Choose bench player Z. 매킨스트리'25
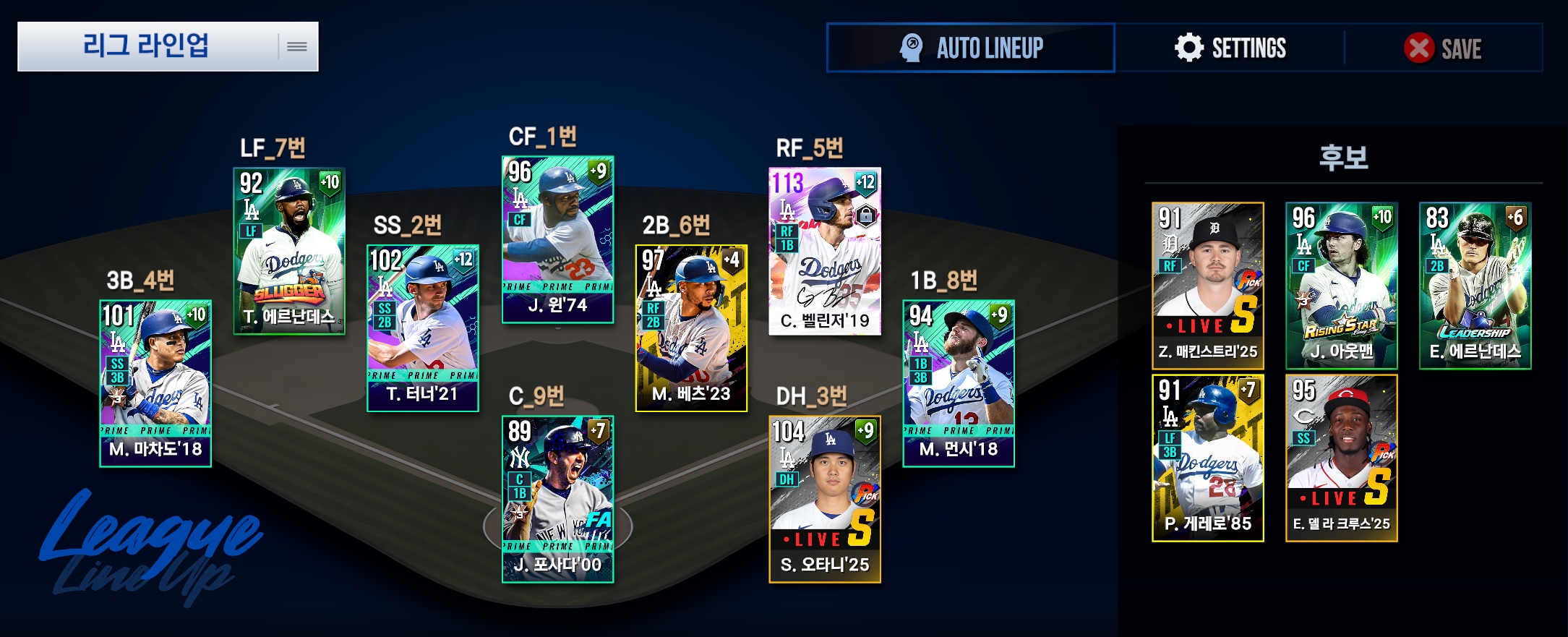The image size is (1568, 637). click(x=1208, y=286)
